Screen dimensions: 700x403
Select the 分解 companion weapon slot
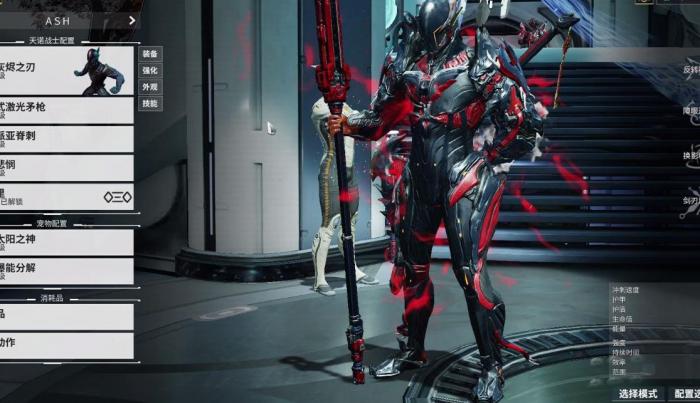[x=66, y=270]
